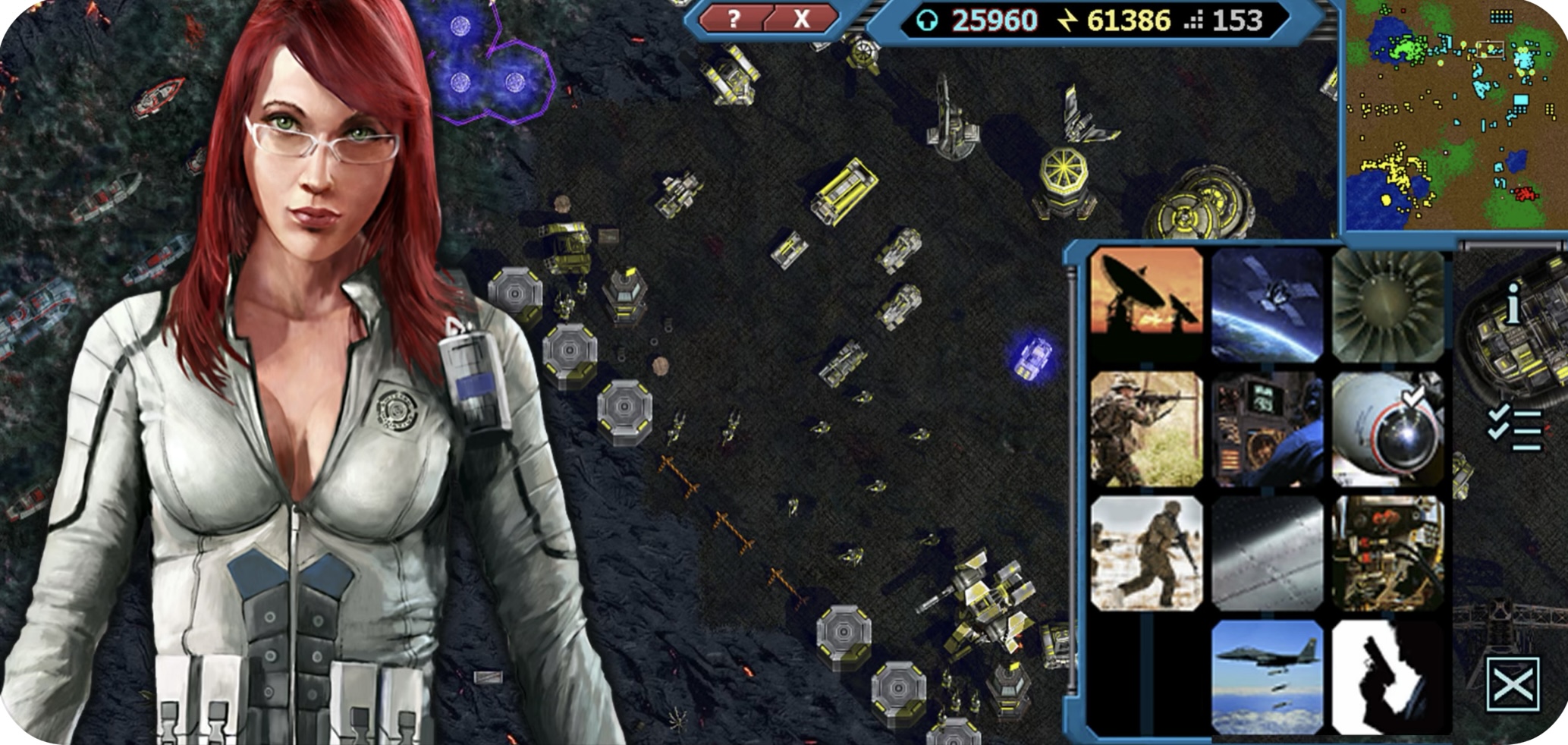Close the game with the X button
The image size is (1568, 745).
[x=801, y=19]
